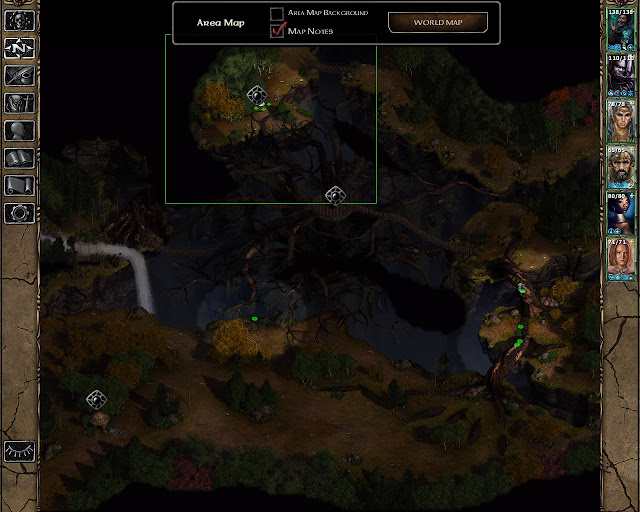Open the World Map

[x=437, y=22]
